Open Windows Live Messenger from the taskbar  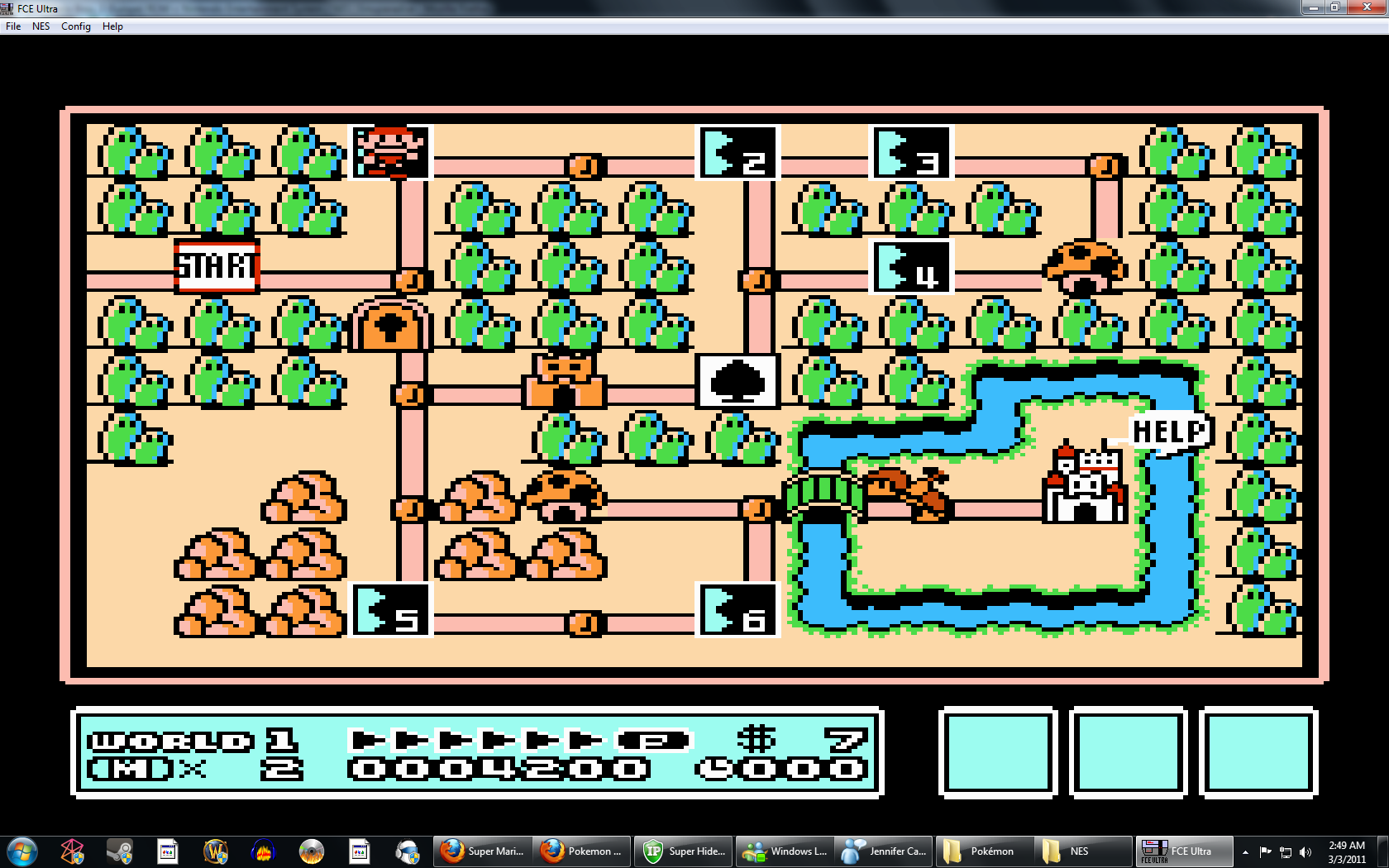tap(784, 851)
